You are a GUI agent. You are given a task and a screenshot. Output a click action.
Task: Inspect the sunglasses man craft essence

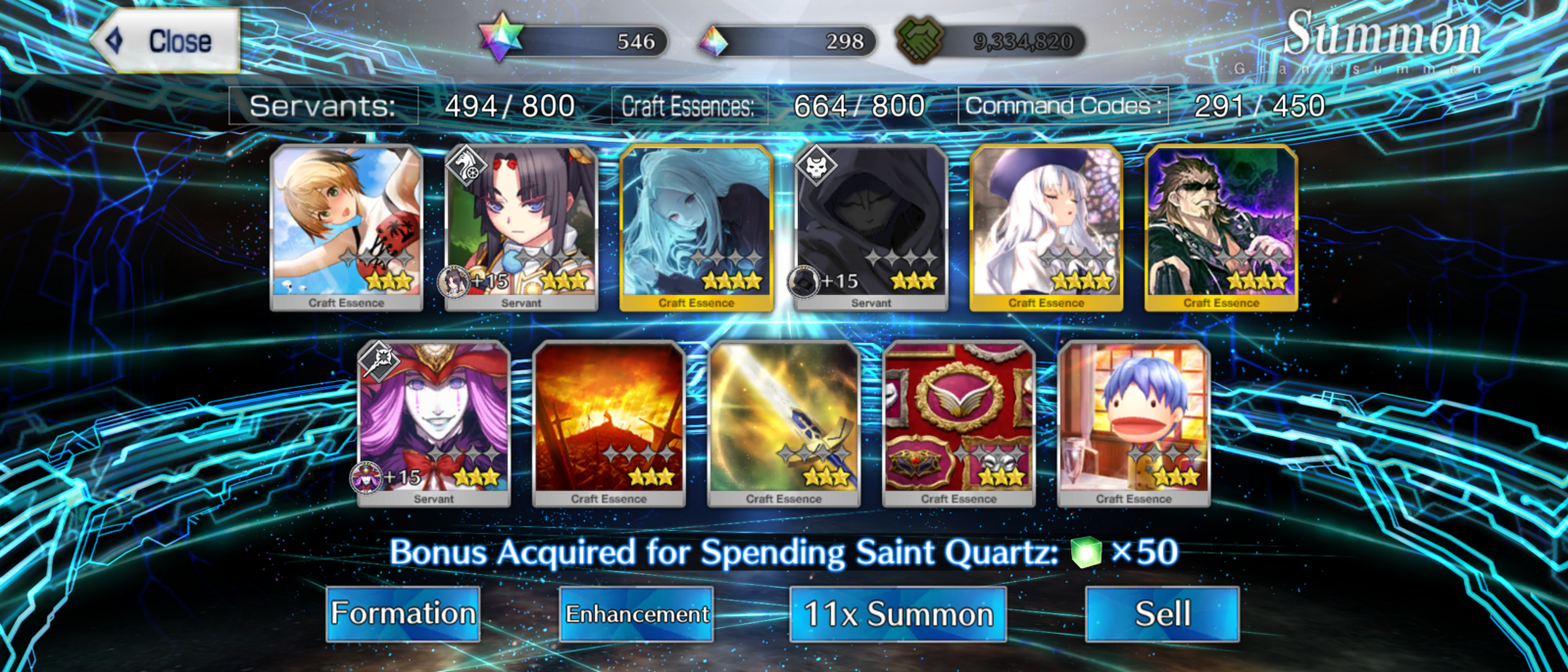click(1221, 226)
